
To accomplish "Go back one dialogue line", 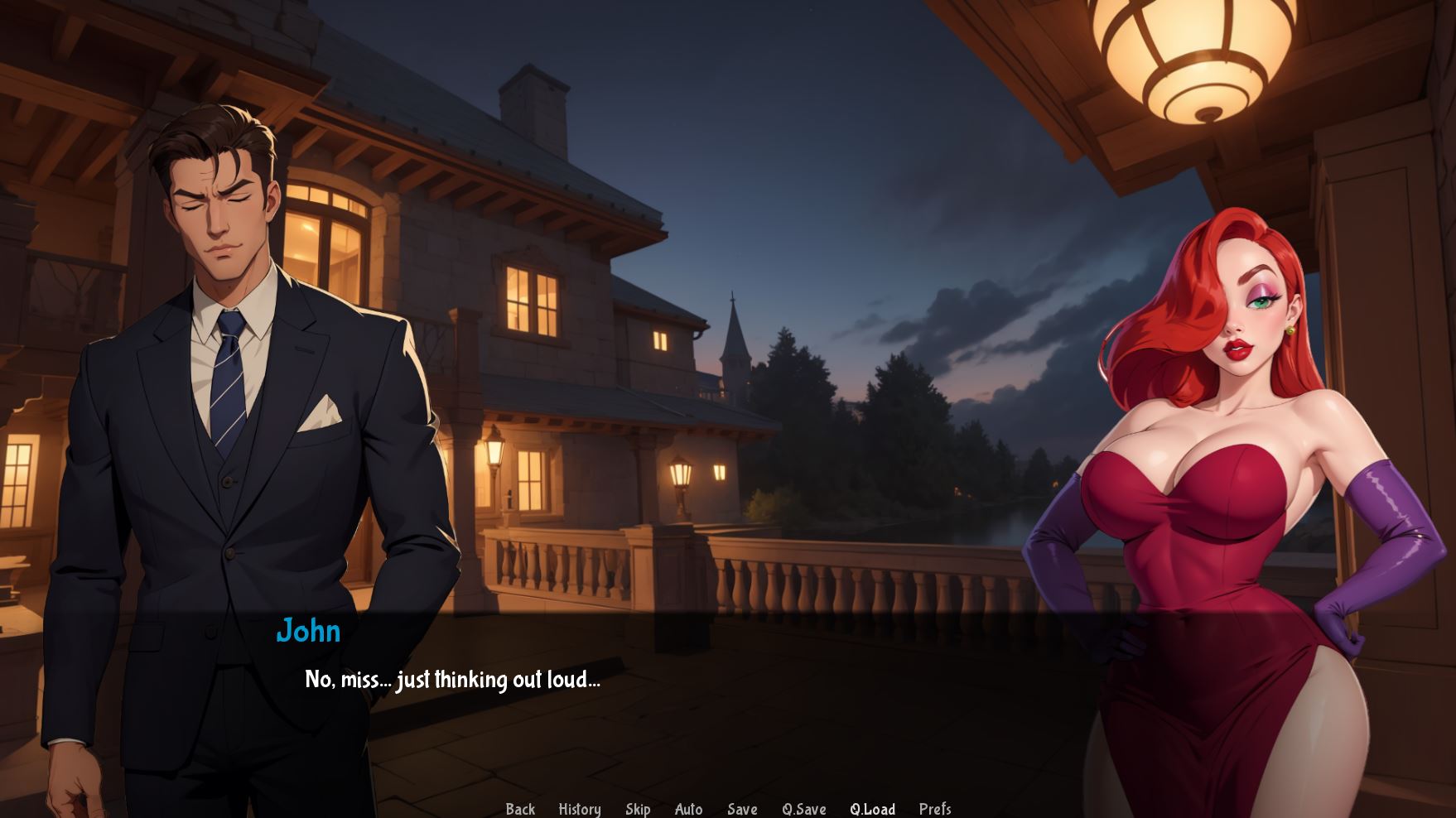I will (x=520, y=809).
